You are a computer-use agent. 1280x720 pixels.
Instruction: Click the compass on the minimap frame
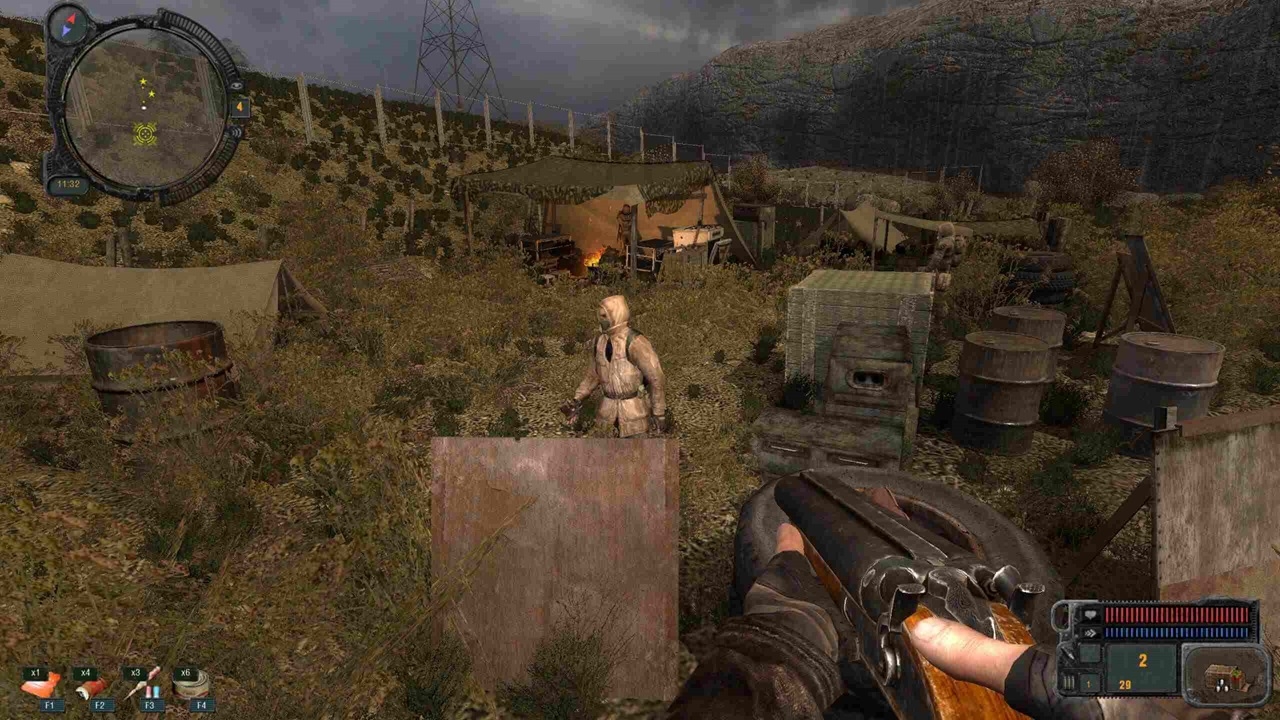pos(69,24)
